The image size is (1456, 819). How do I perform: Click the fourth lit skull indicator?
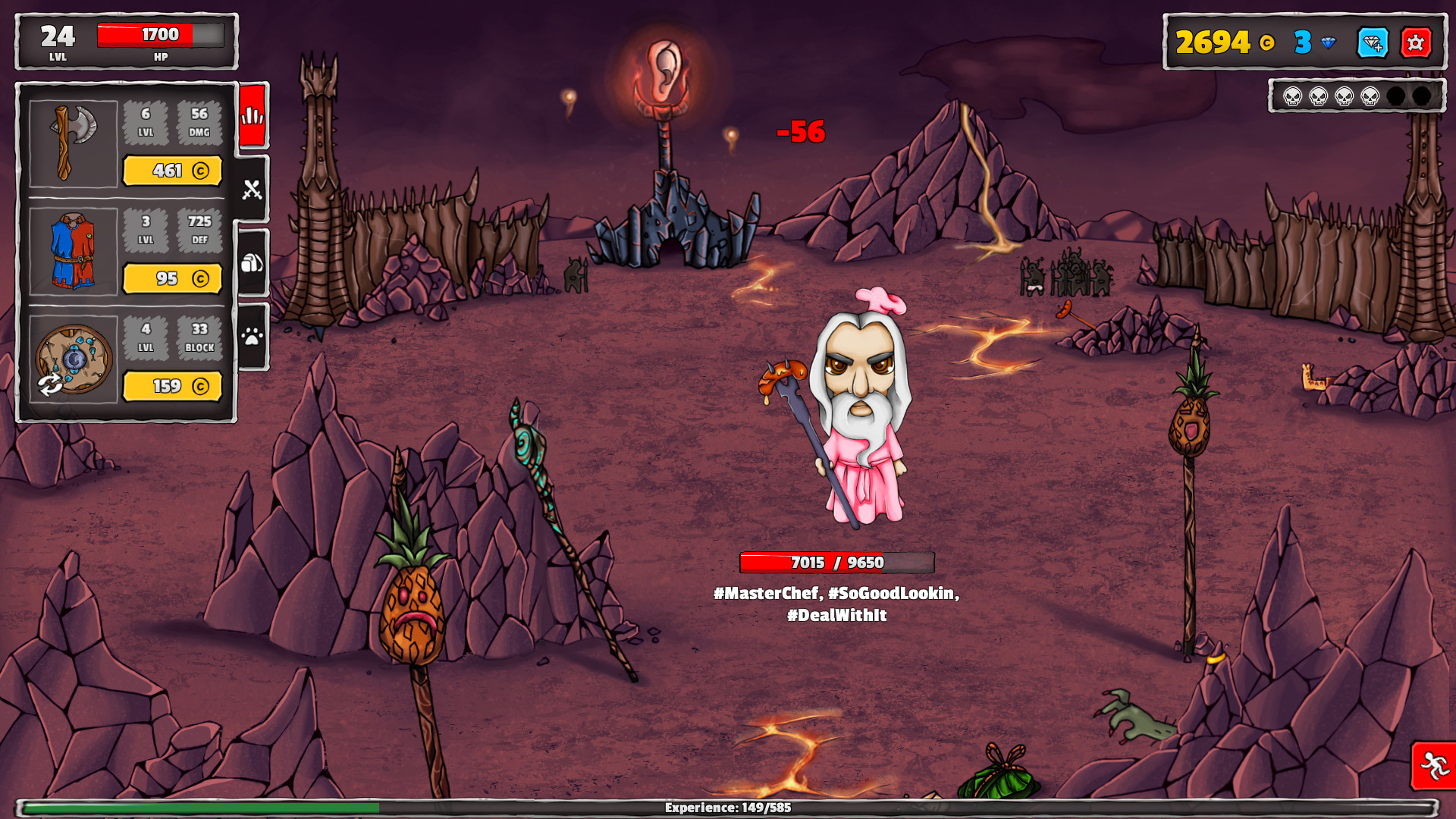pyautogui.click(x=1369, y=97)
